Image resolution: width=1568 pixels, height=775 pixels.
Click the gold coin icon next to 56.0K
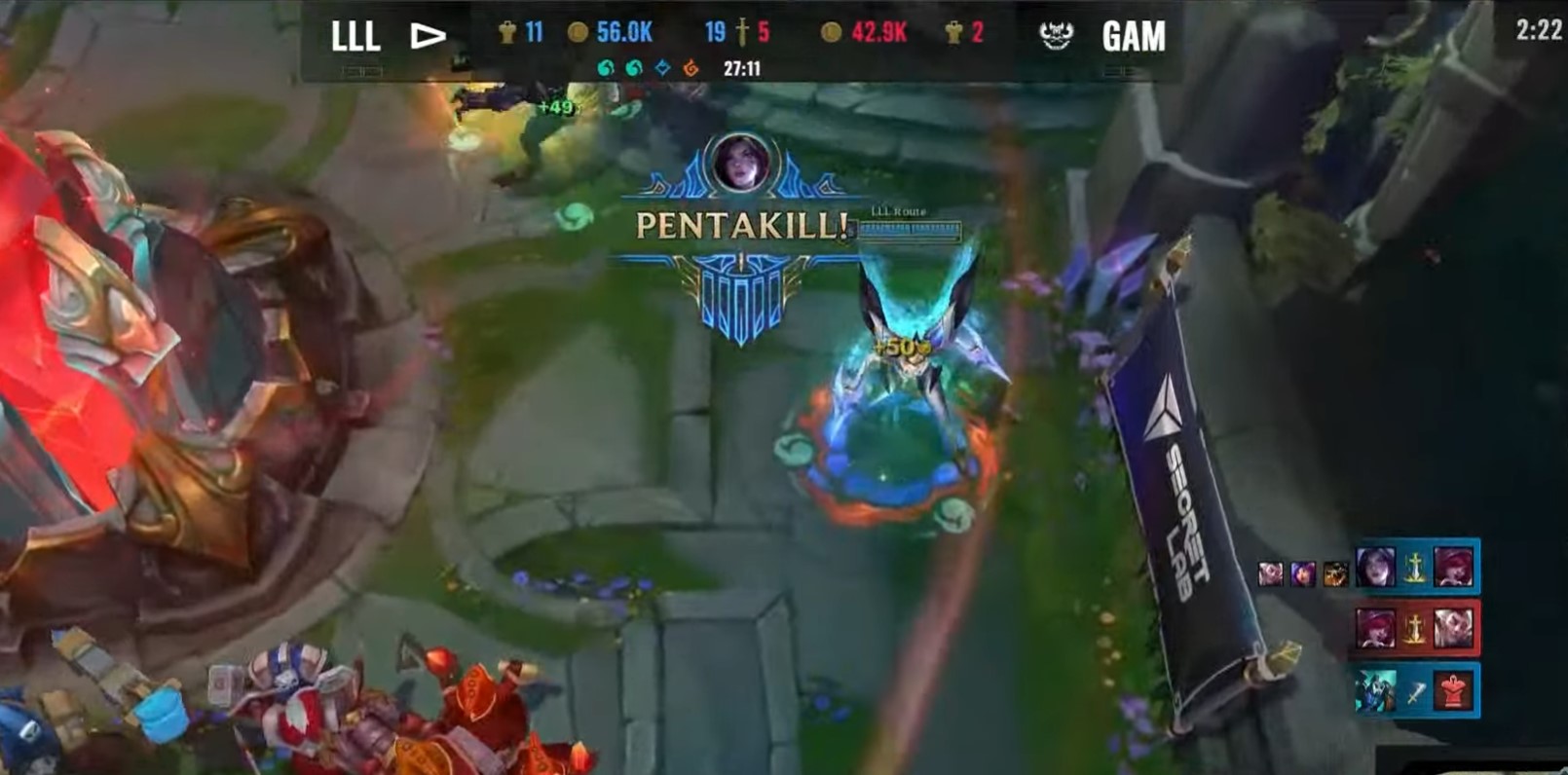577,34
